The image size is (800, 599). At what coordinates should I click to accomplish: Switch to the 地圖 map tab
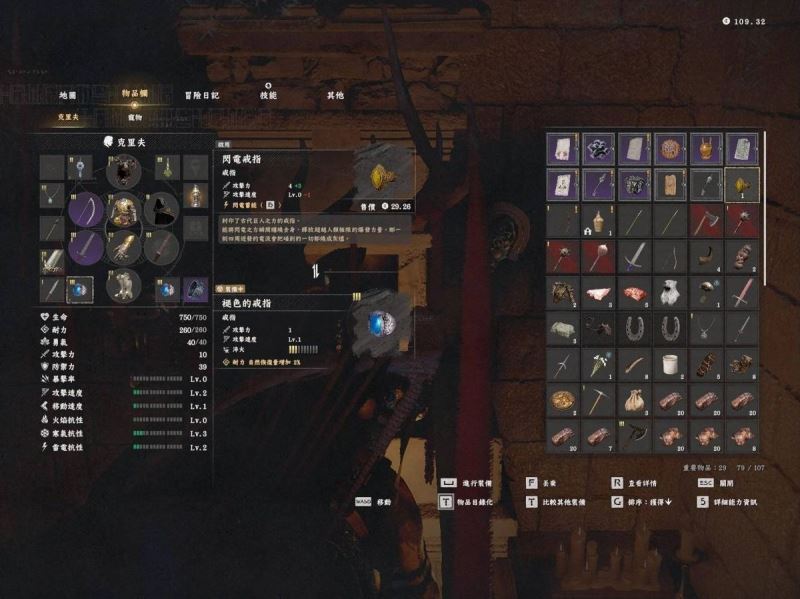coord(68,96)
